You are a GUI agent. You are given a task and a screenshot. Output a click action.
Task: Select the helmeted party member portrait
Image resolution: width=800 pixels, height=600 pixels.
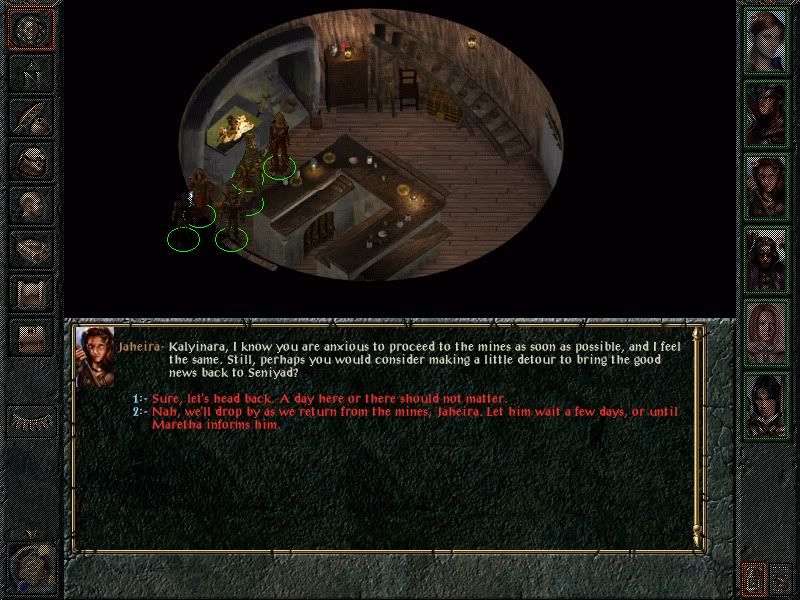click(767, 258)
